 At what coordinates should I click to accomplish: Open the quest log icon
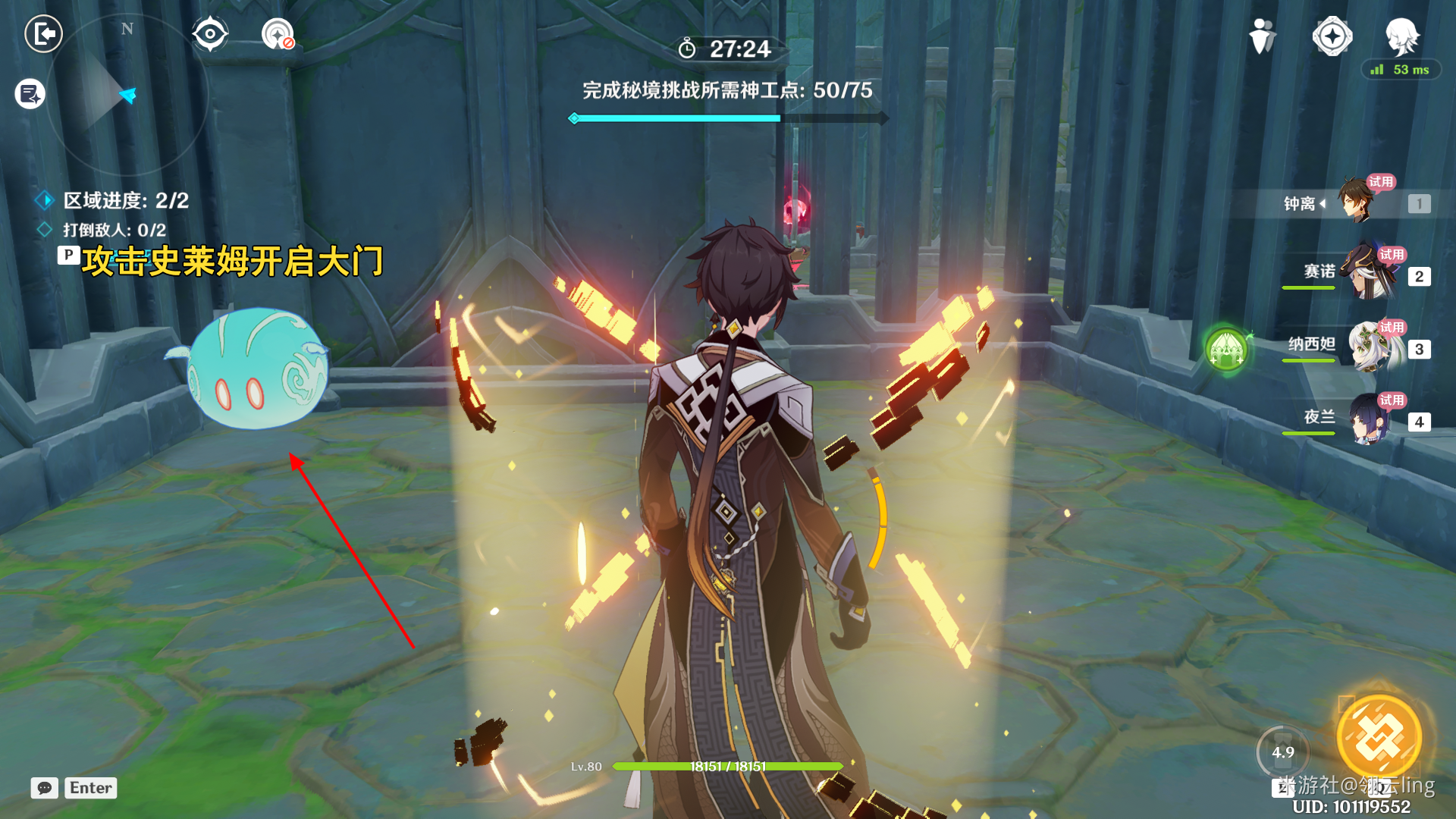coord(30,94)
